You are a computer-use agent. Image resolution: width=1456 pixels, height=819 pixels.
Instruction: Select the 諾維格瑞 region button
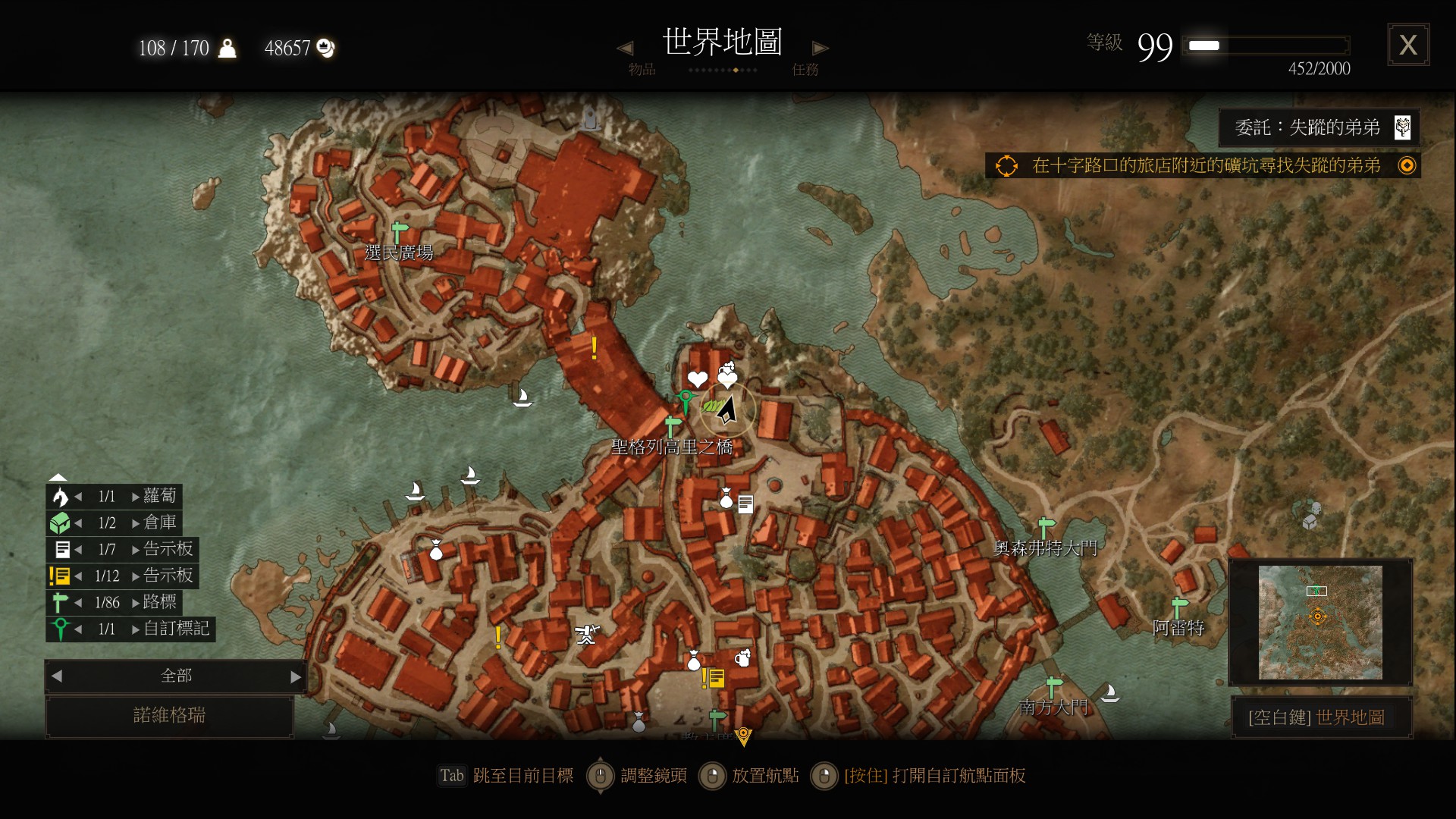[169, 715]
